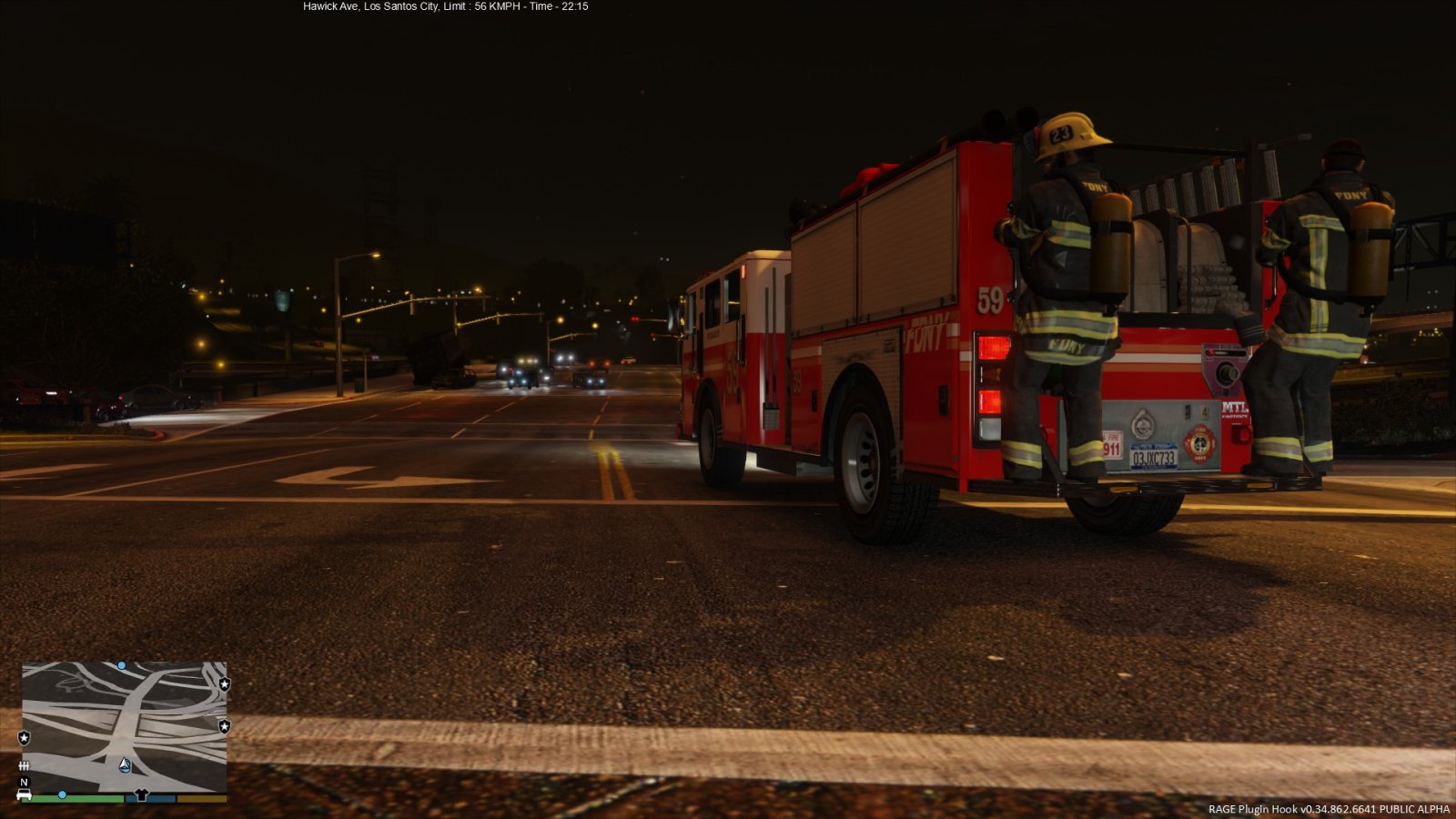Viewport: 1456px width, 819px height.
Task: Click the green health bar under the minimap
Action: 78,798
